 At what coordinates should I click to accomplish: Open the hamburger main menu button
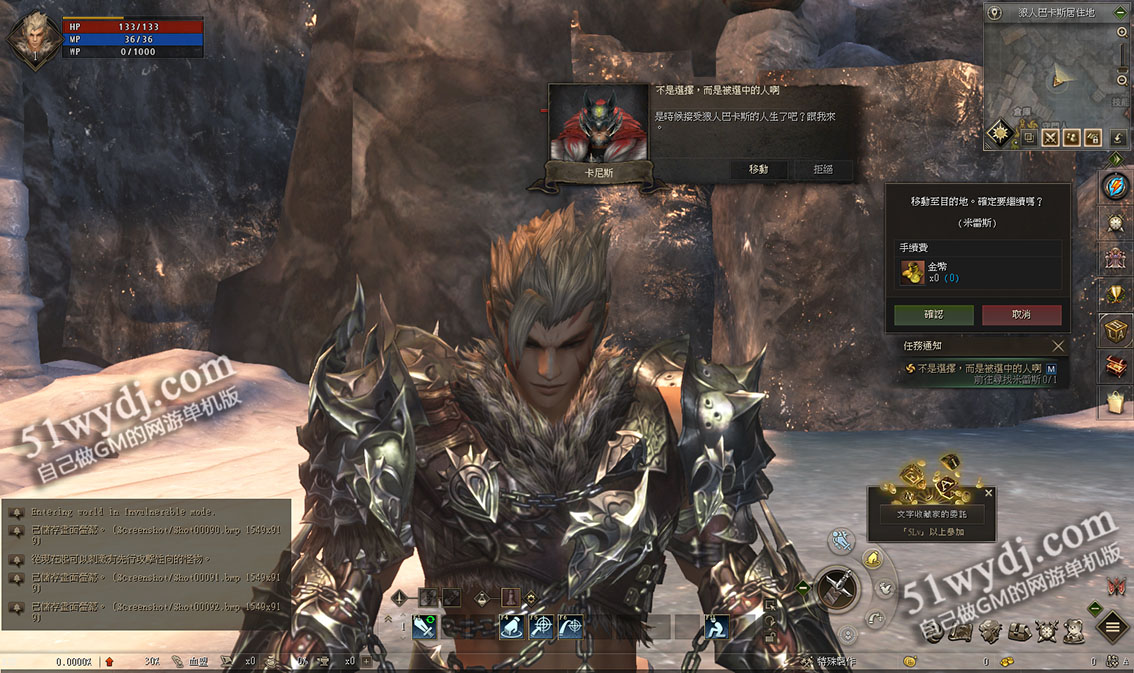pyautogui.click(x=1112, y=627)
